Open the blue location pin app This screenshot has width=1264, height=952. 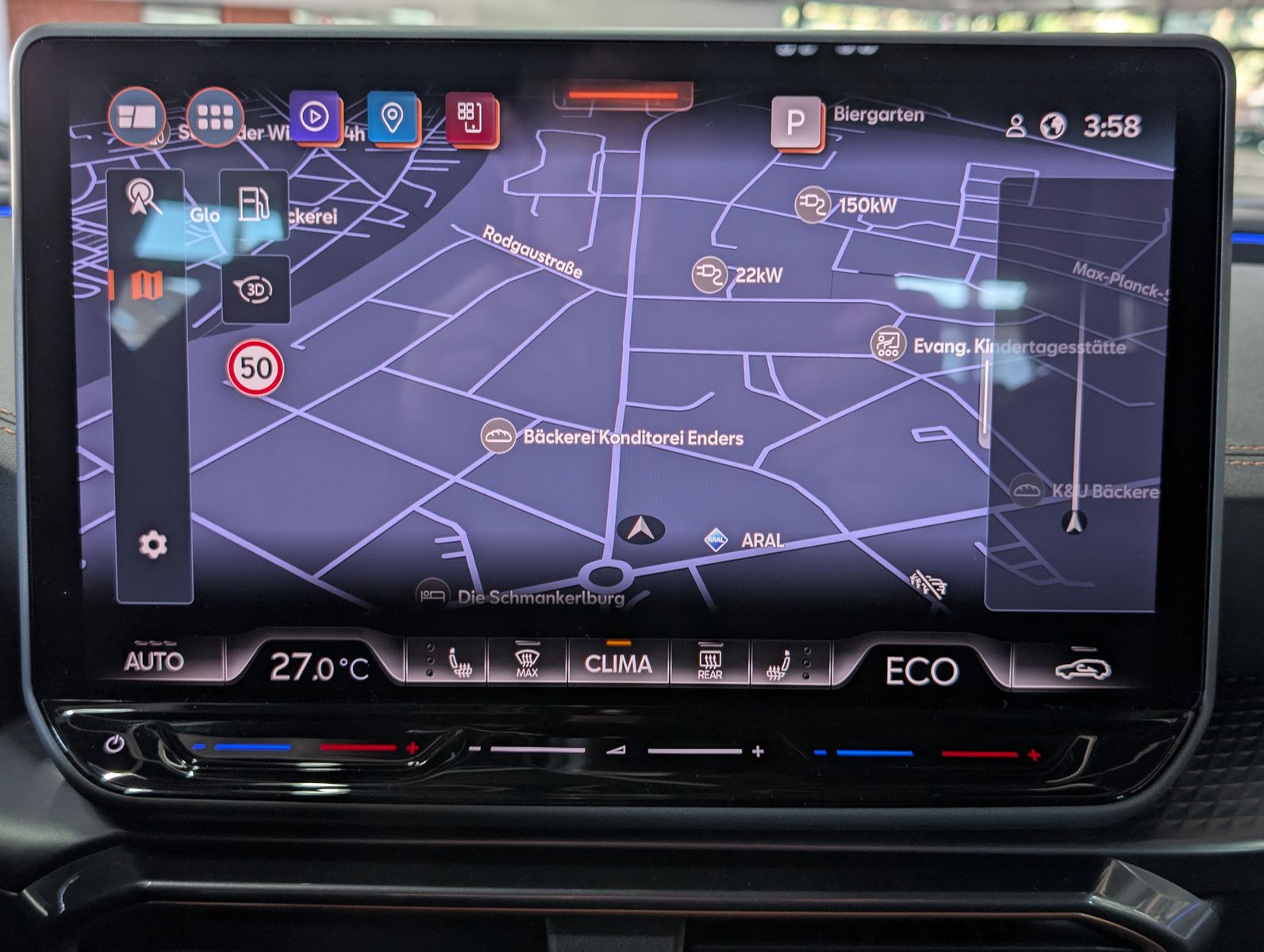390,117
